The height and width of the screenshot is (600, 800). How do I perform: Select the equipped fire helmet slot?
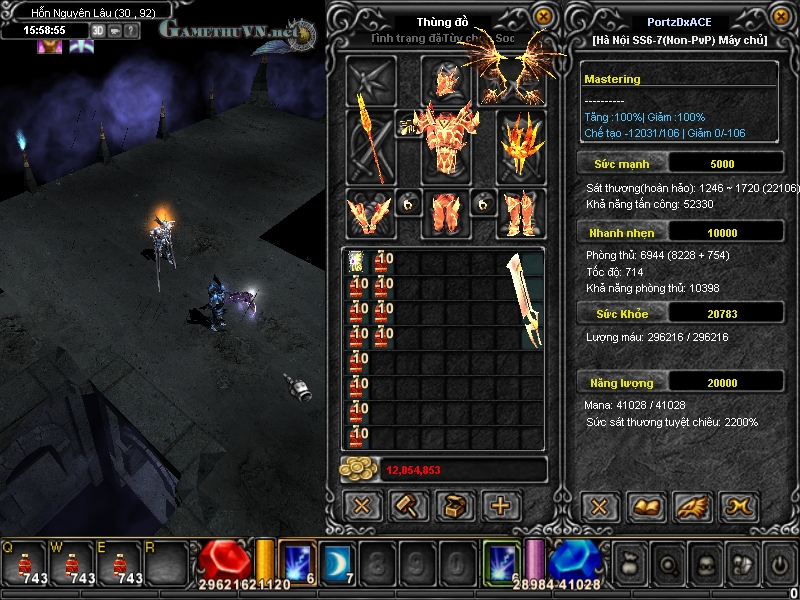[x=445, y=80]
